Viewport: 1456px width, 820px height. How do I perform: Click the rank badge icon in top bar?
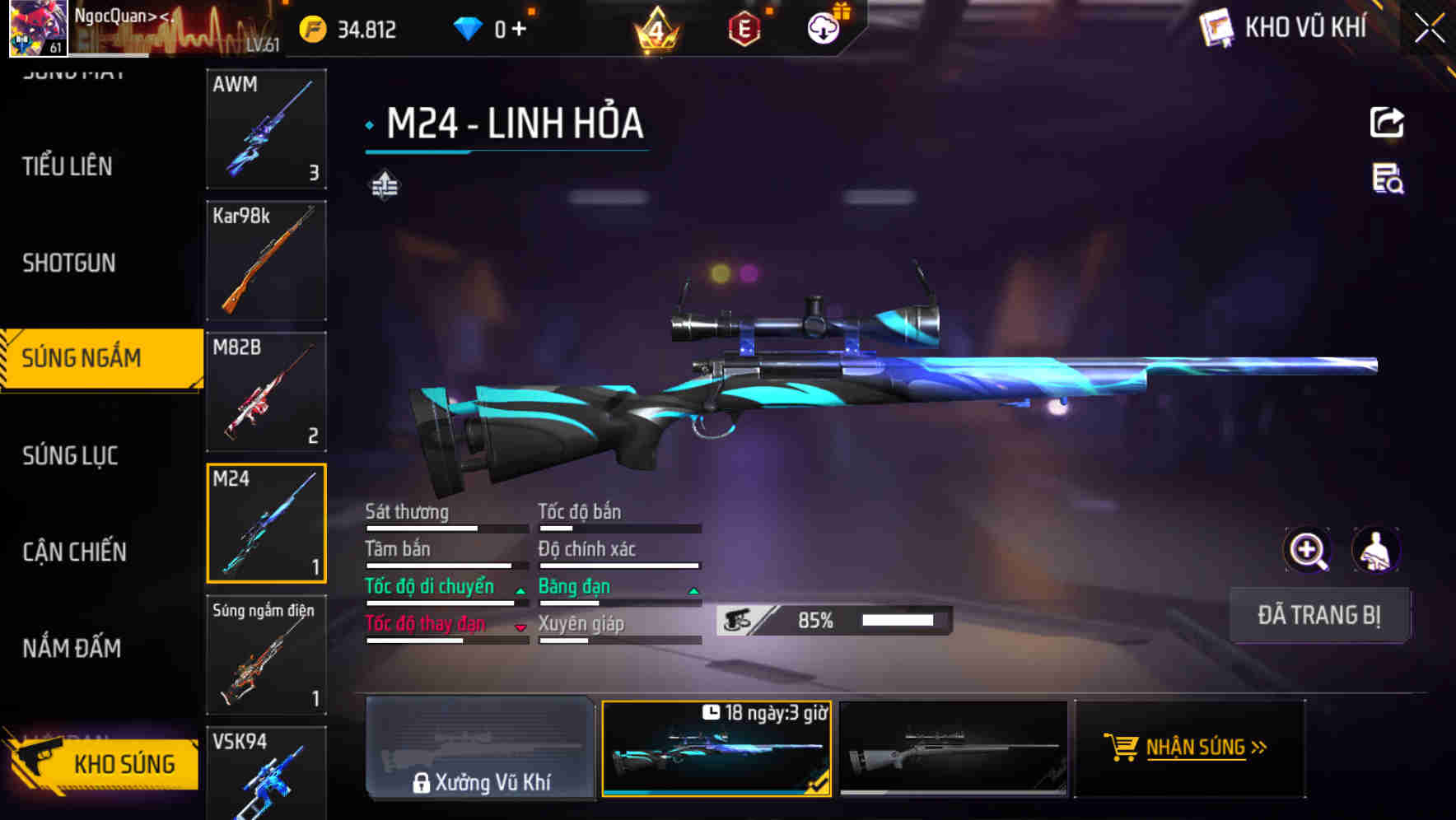point(655,29)
